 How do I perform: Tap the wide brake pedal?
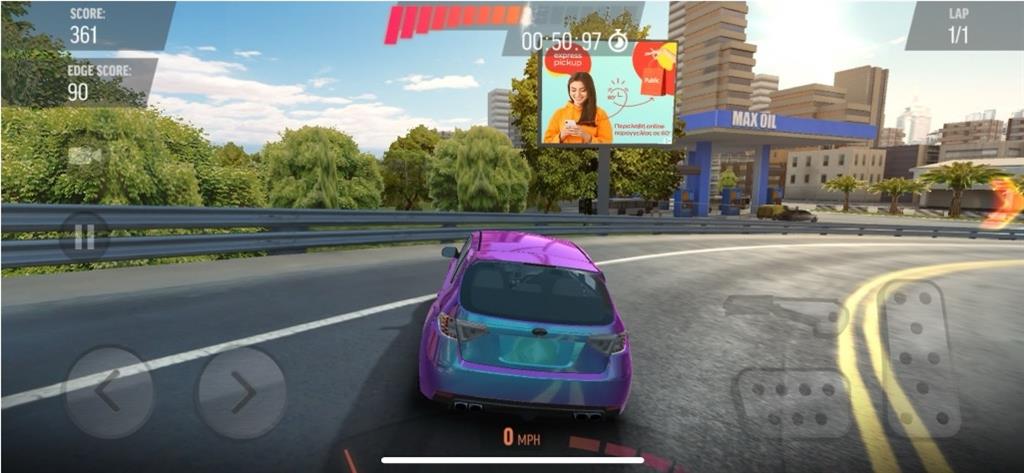click(792, 402)
